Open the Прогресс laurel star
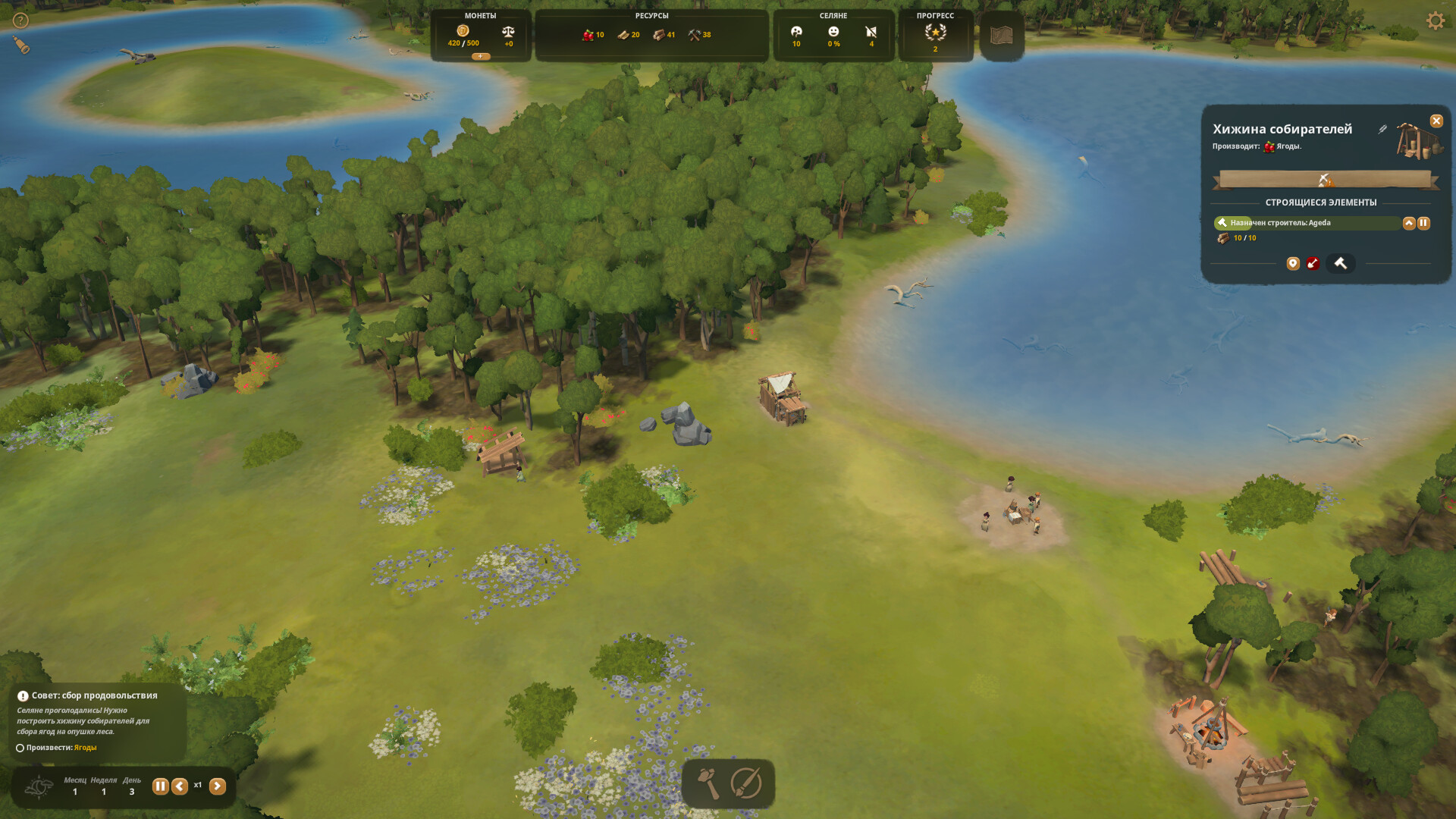The width and height of the screenshot is (1456, 819). (x=935, y=33)
